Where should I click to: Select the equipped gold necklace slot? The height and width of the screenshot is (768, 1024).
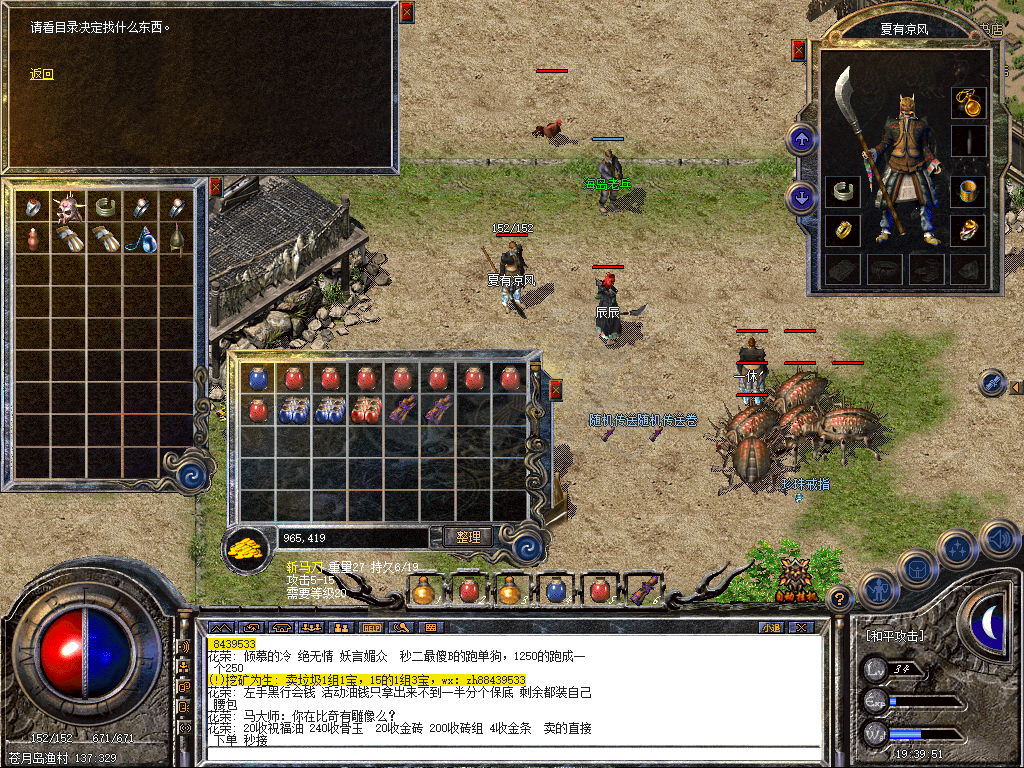[x=967, y=102]
